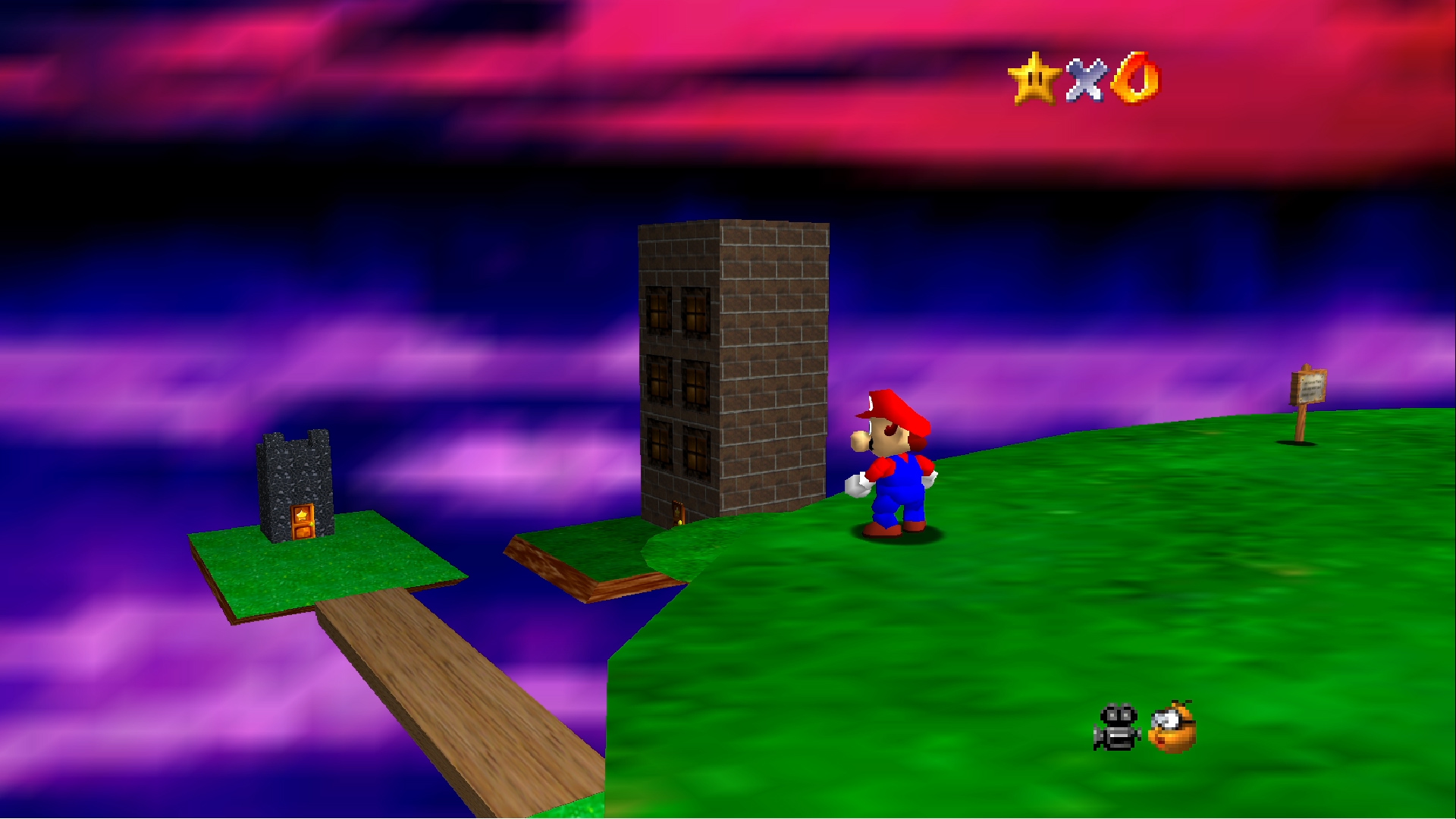The width and height of the screenshot is (1456, 819).
Task: Toggle the stone watchtower door open
Action: [302, 523]
